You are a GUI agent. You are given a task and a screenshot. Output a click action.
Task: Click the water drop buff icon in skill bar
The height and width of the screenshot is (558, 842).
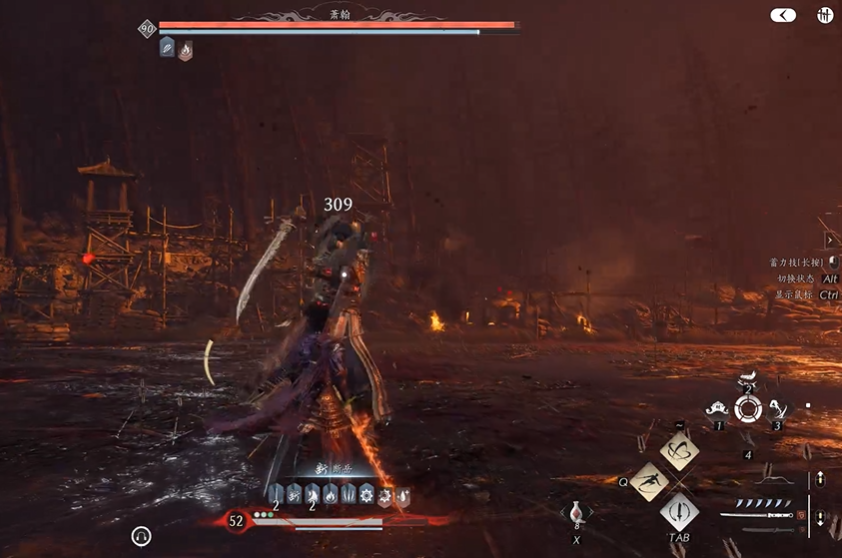click(x=401, y=493)
